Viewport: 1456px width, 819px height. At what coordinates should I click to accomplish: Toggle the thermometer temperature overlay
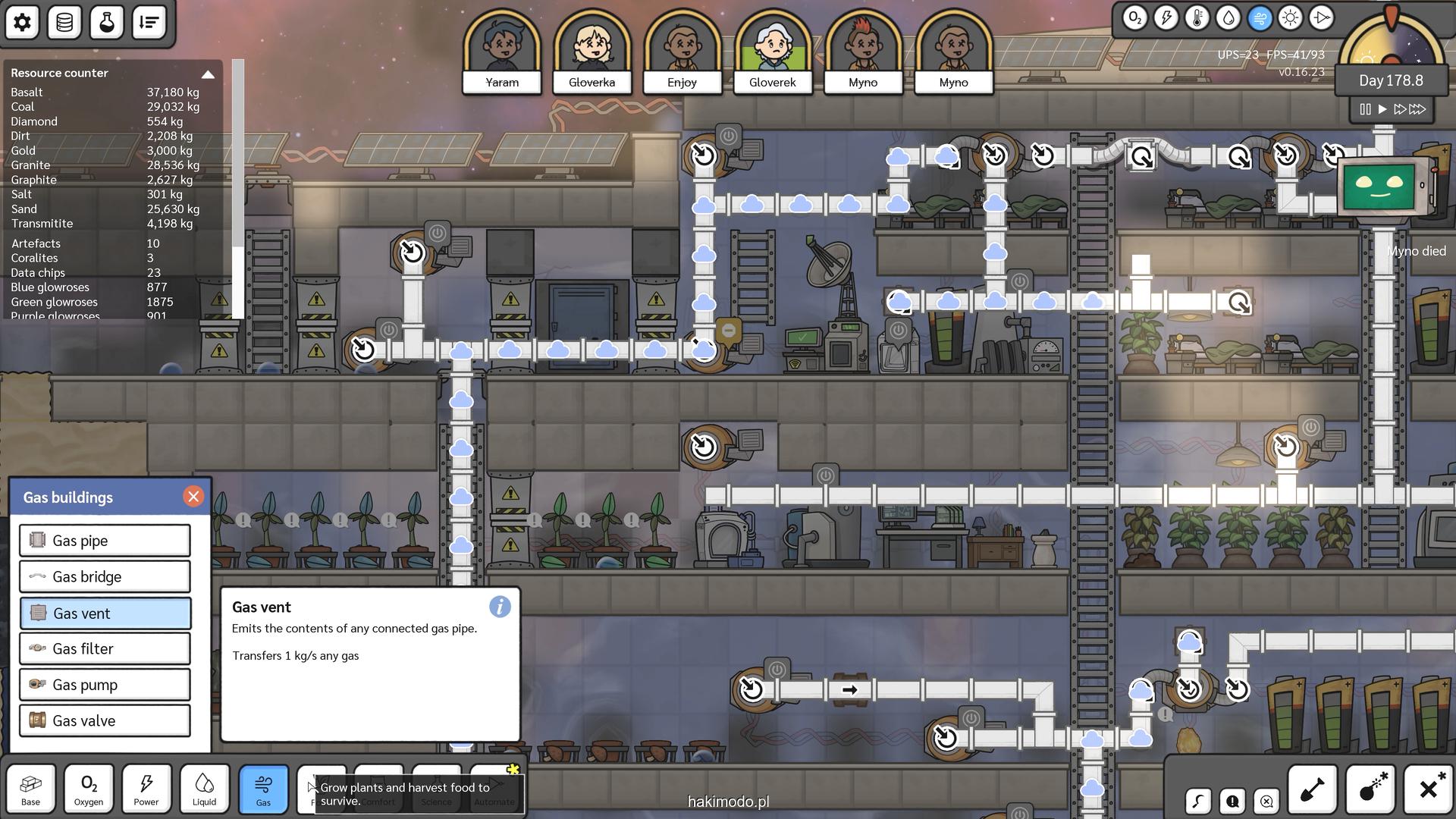tap(1197, 18)
